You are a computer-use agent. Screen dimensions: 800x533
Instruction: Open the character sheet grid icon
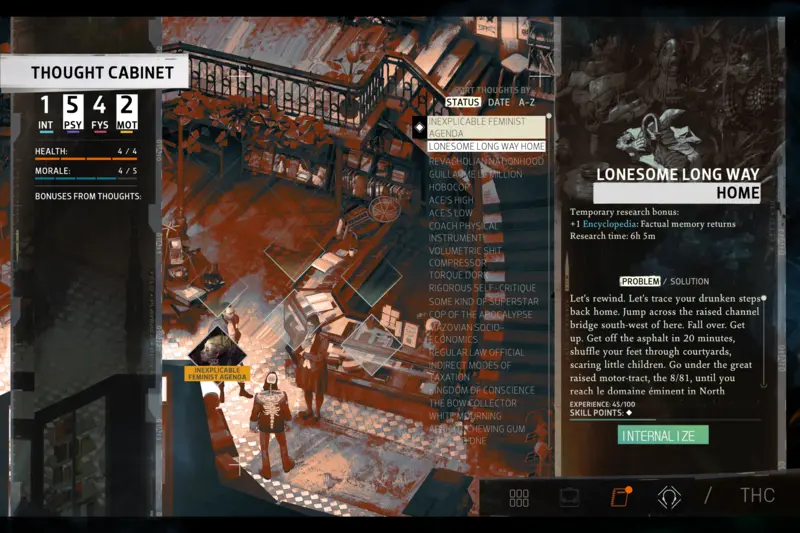point(519,497)
